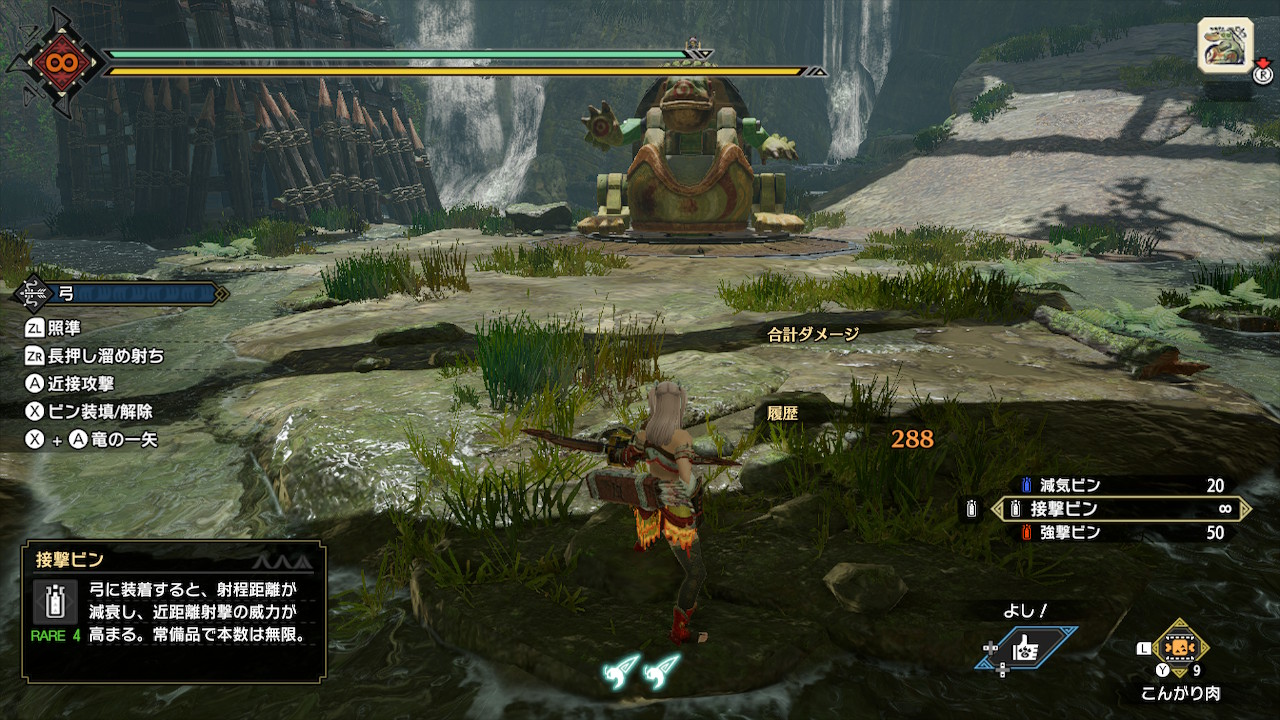Select the 減気ビン coating row
This screenshot has width=1280, height=720.
pyautogui.click(x=1120, y=486)
